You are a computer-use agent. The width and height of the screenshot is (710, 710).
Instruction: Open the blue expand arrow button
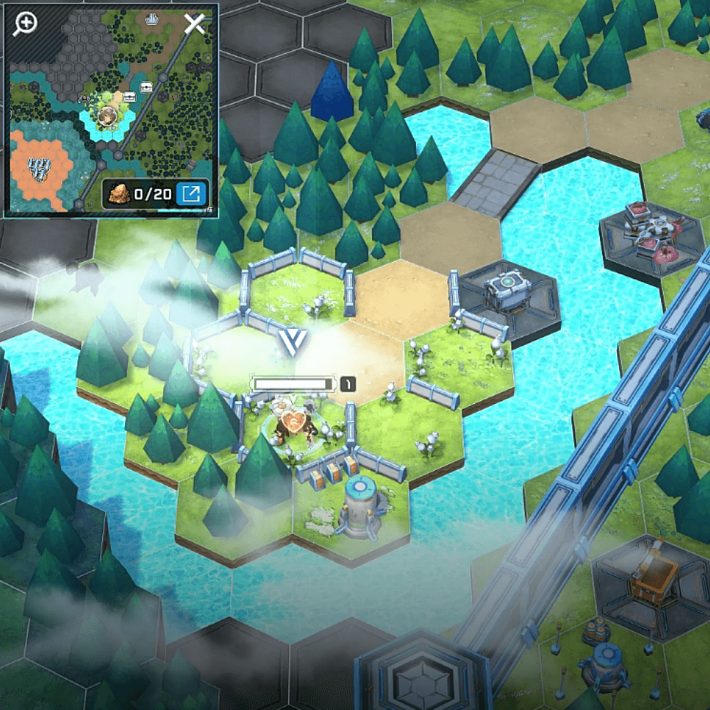pyautogui.click(x=191, y=193)
